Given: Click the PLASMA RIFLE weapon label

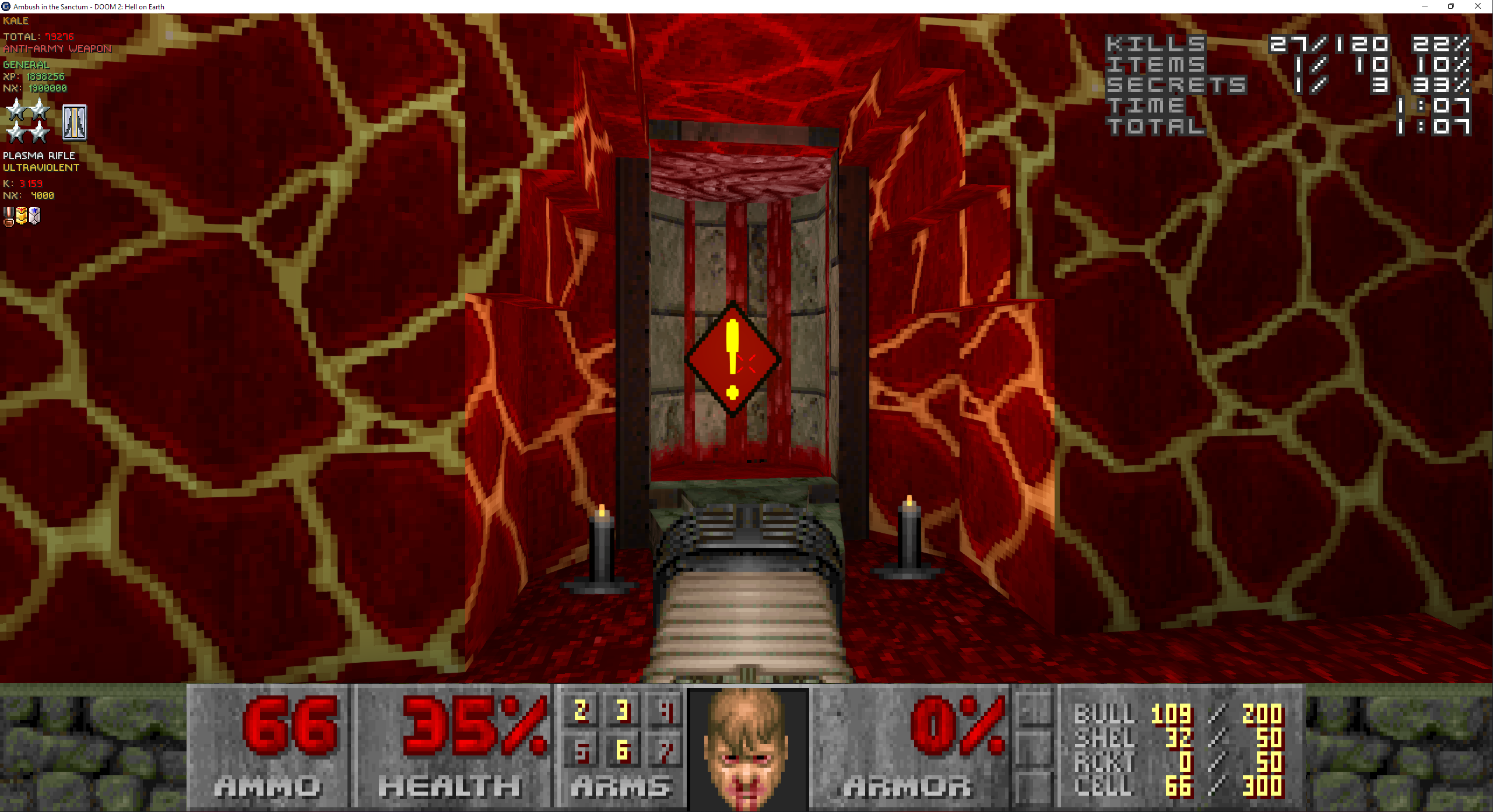Looking at the screenshot, I should [x=38, y=156].
